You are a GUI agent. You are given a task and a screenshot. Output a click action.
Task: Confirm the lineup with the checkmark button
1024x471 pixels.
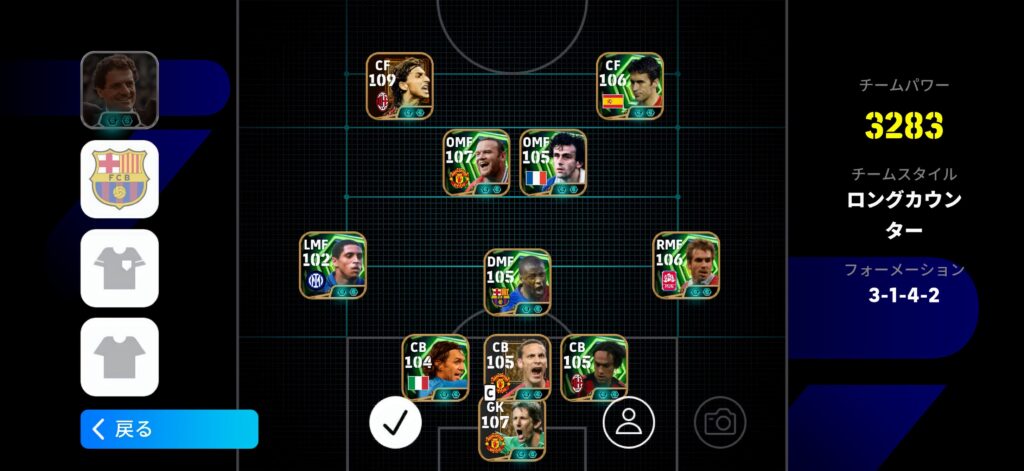(x=395, y=422)
